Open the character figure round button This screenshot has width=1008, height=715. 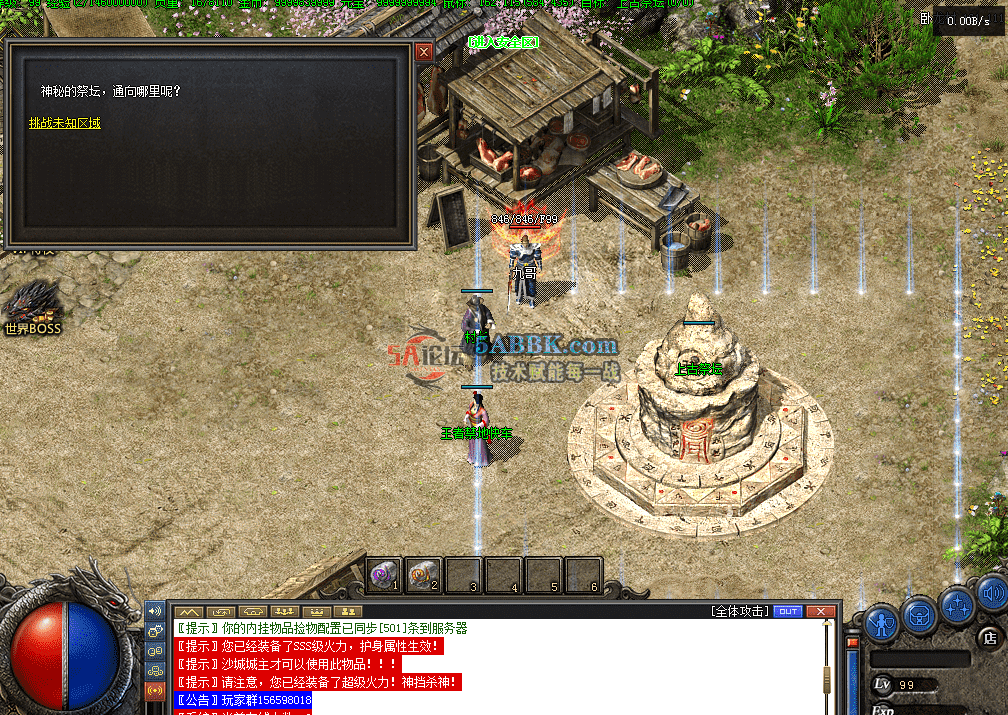click(x=882, y=621)
